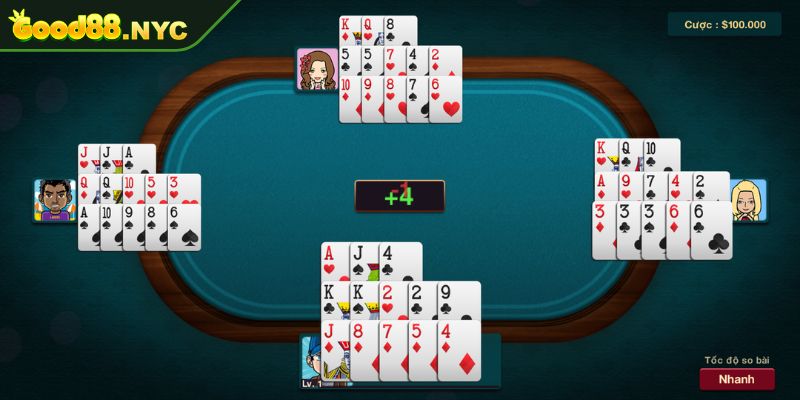The image size is (800, 400).
Task: Click the Nhanh speed button
Action: (737, 379)
